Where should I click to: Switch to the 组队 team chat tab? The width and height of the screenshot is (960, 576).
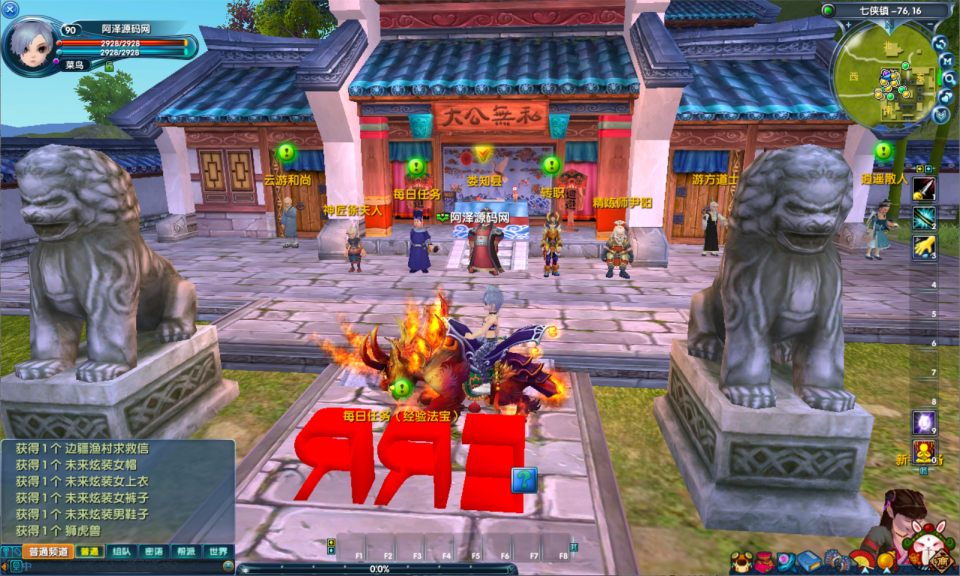[121, 551]
